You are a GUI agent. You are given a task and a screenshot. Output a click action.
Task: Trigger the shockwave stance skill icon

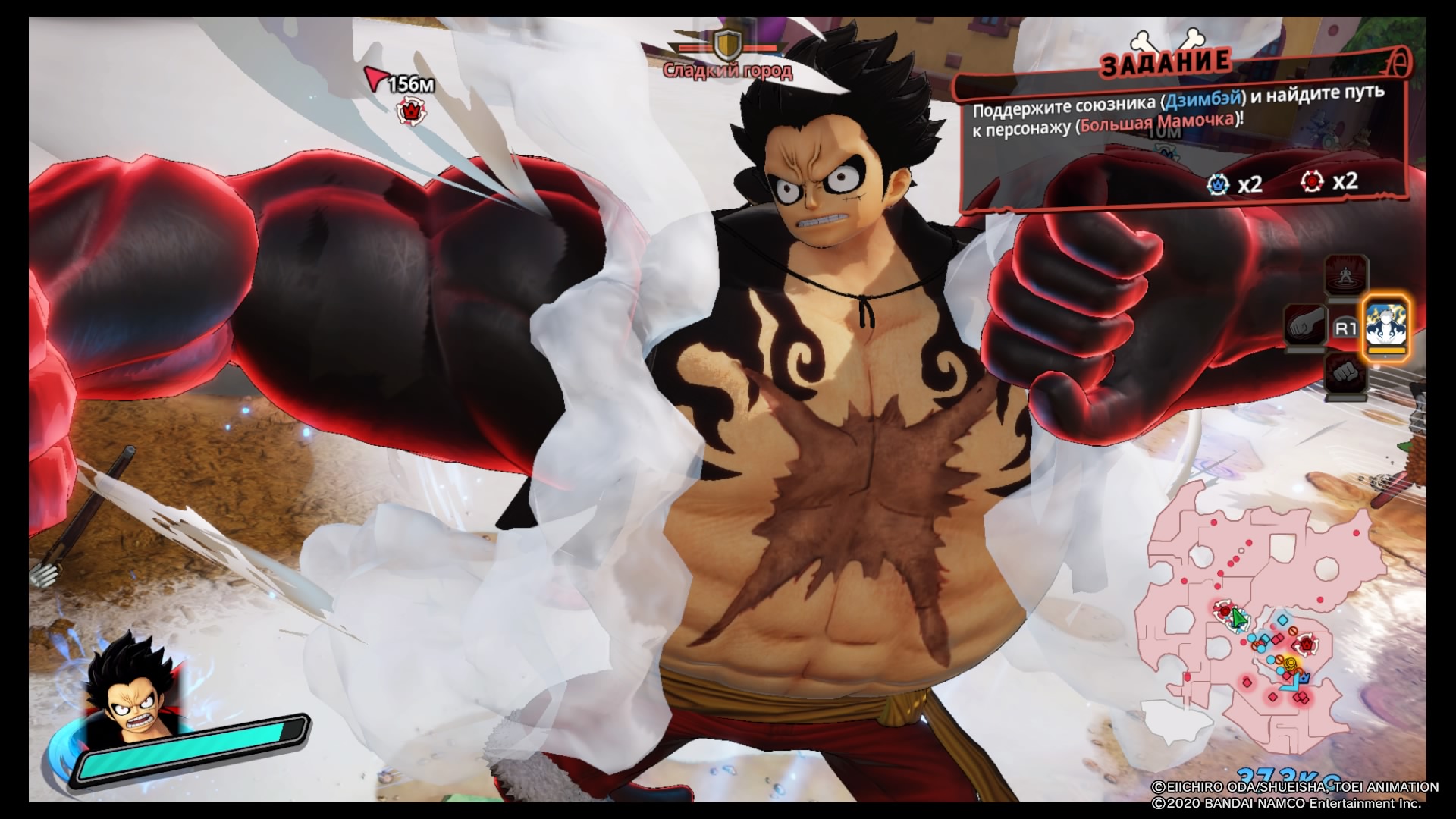(x=1346, y=276)
